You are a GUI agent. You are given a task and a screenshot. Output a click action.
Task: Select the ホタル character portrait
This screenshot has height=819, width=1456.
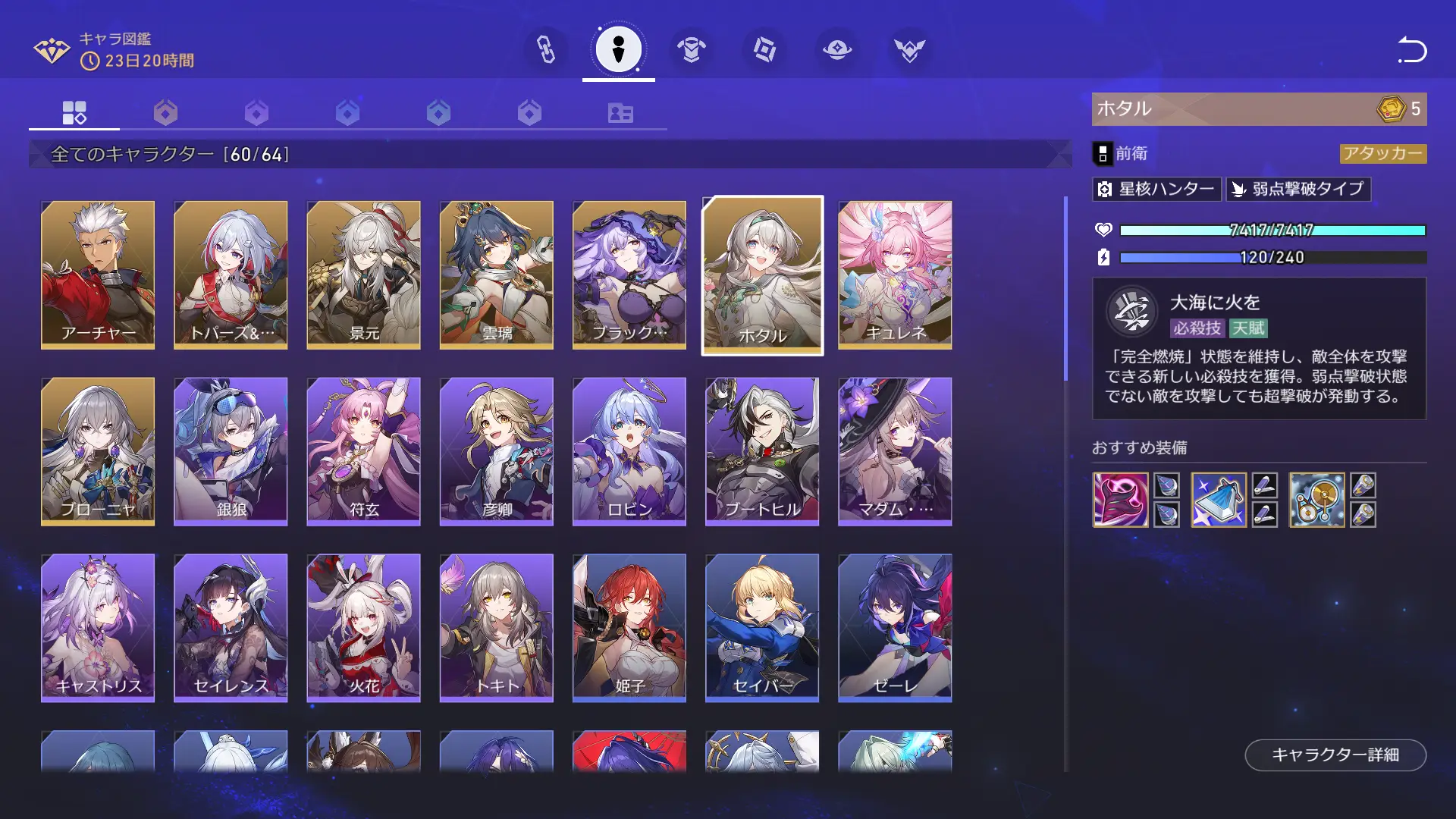coord(762,275)
